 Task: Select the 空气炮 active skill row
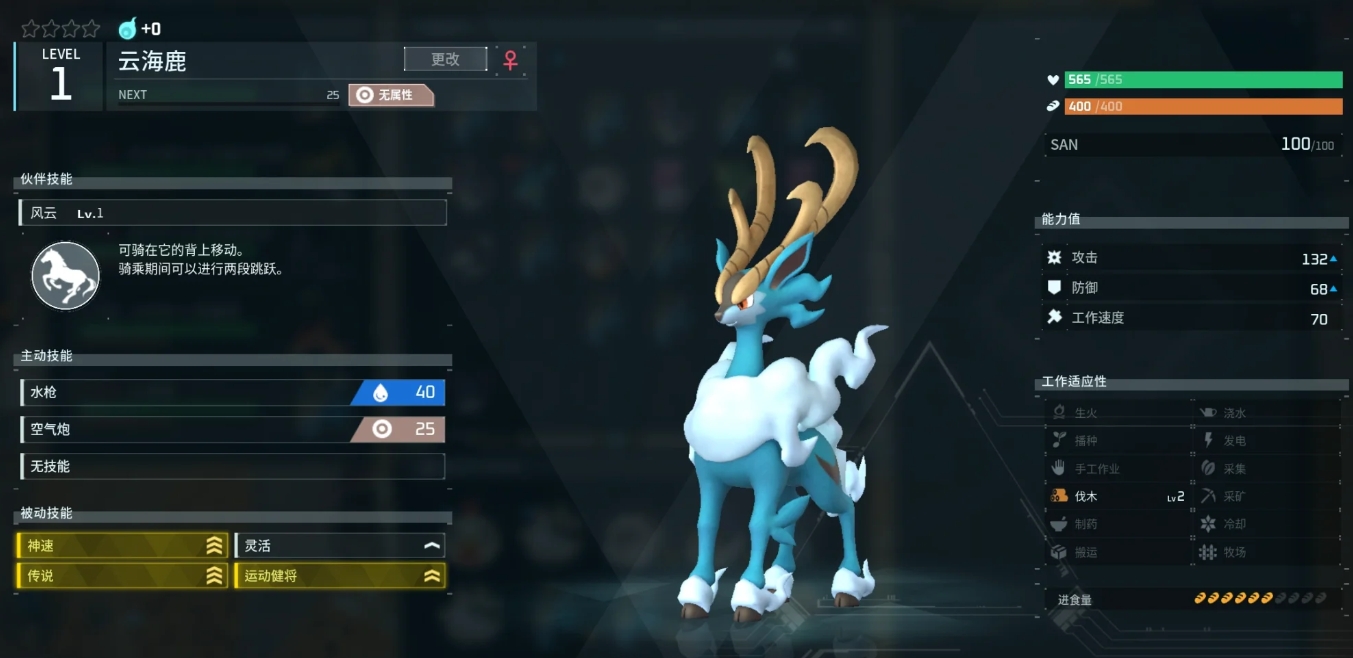(232, 430)
